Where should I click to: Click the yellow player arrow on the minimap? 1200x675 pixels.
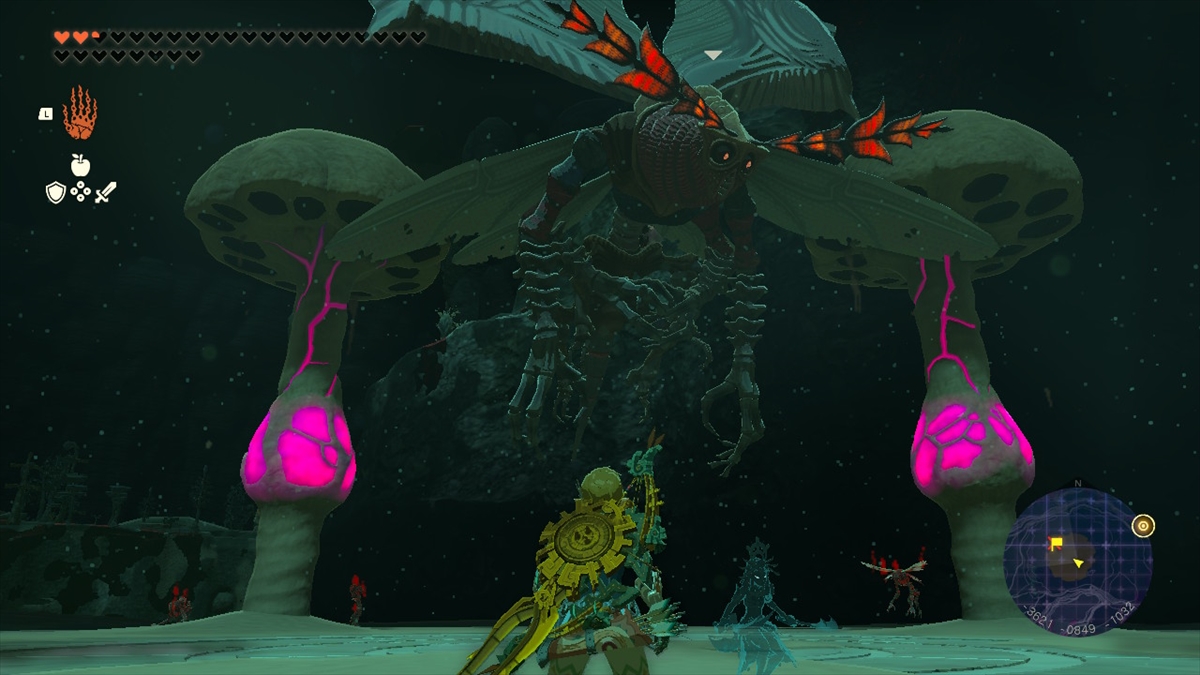tap(1079, 565)
